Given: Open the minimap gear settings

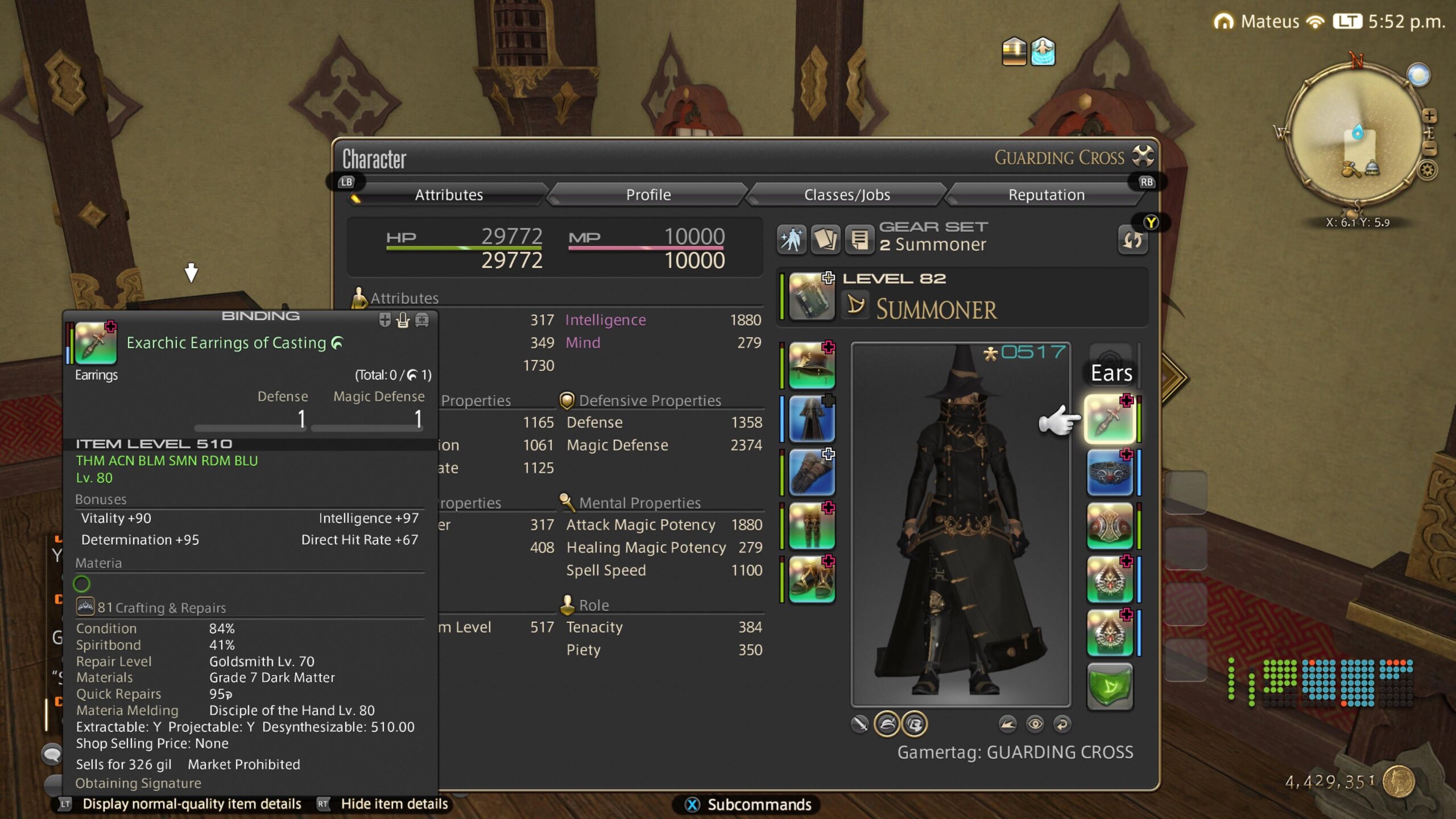Looking at the screenshot, I should point(1427,170).
